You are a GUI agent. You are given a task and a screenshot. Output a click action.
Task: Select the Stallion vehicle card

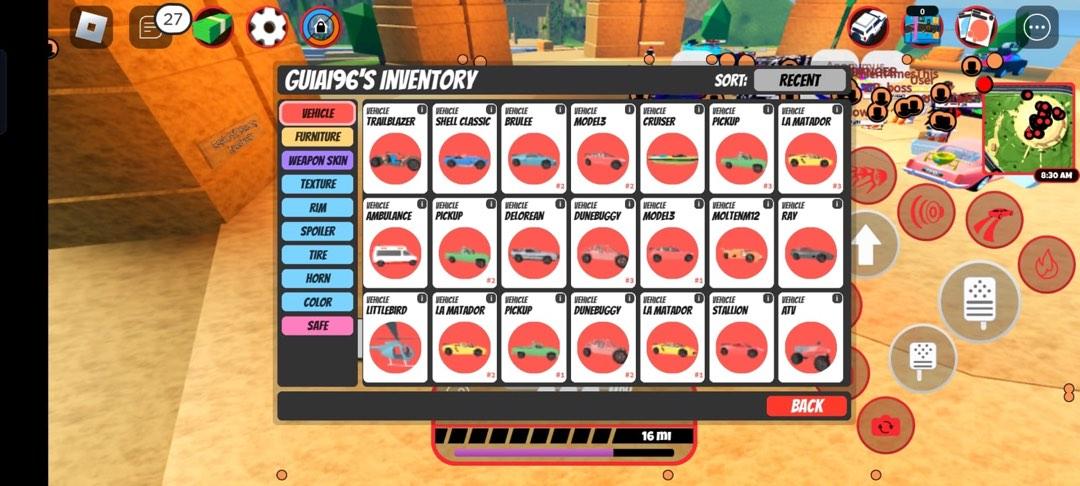pos(741,338)
